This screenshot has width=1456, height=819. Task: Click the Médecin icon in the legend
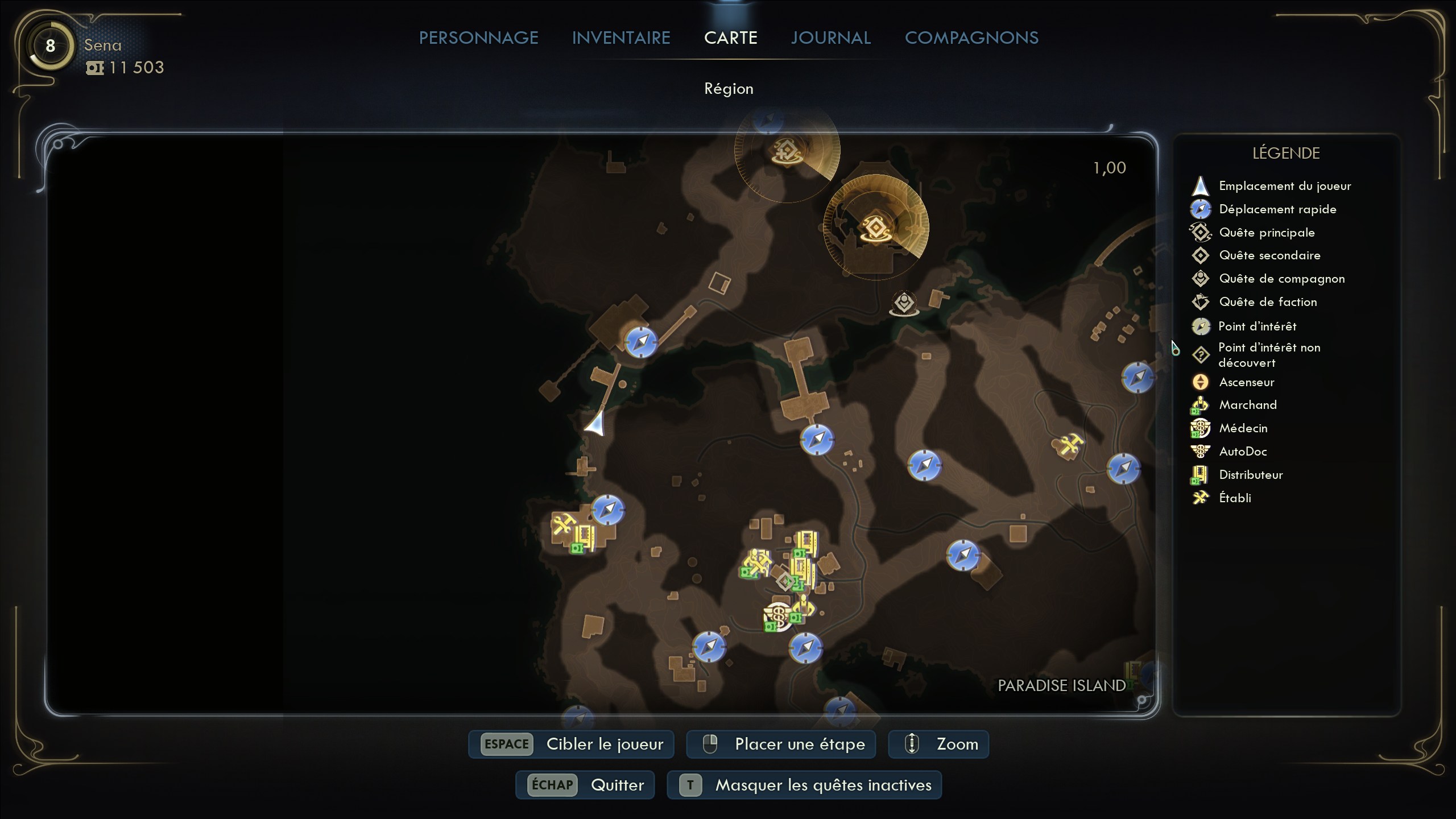tap(1202, 428)
